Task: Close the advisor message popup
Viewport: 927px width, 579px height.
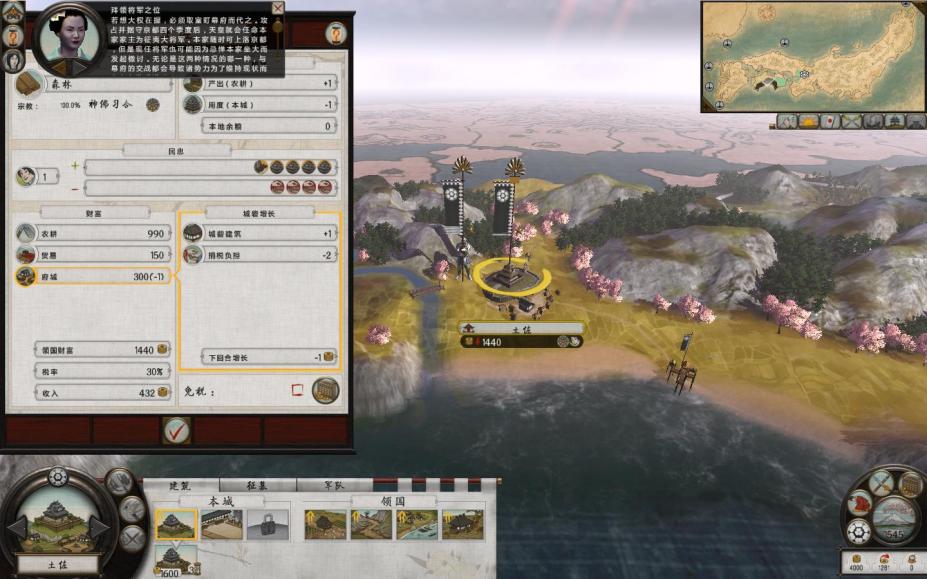Action: (278, 8)
